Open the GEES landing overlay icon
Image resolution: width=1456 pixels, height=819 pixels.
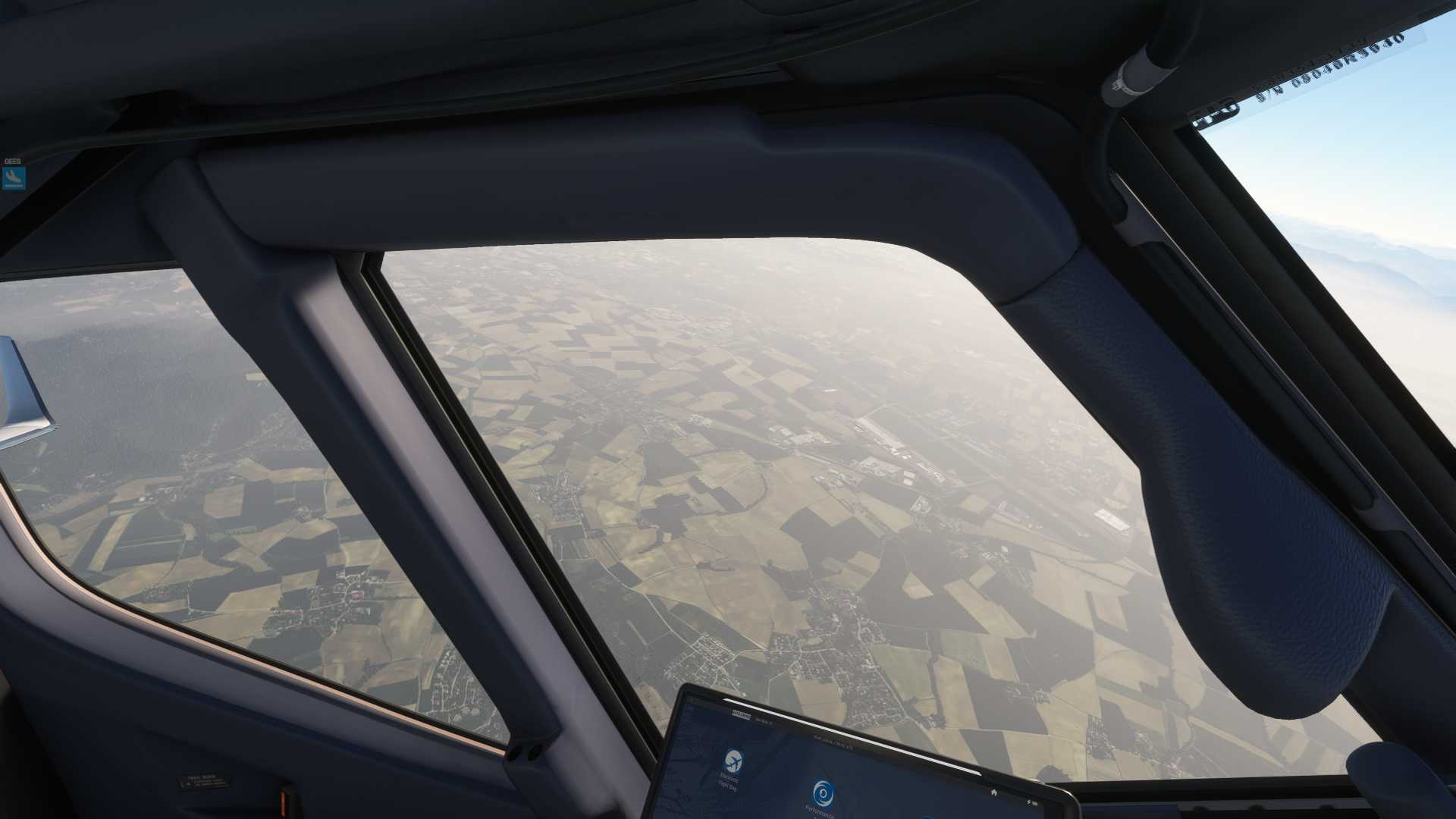[x=14, y=178]
